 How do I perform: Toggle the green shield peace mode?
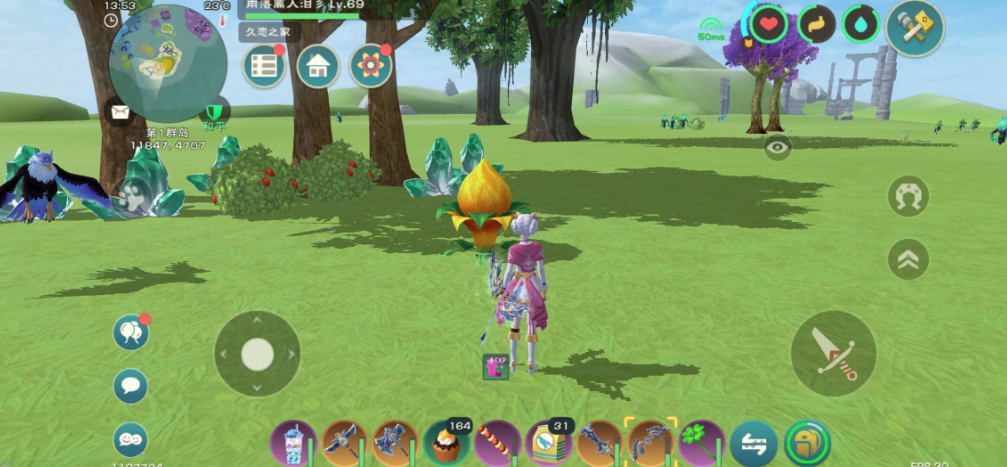tap(214, 112)
